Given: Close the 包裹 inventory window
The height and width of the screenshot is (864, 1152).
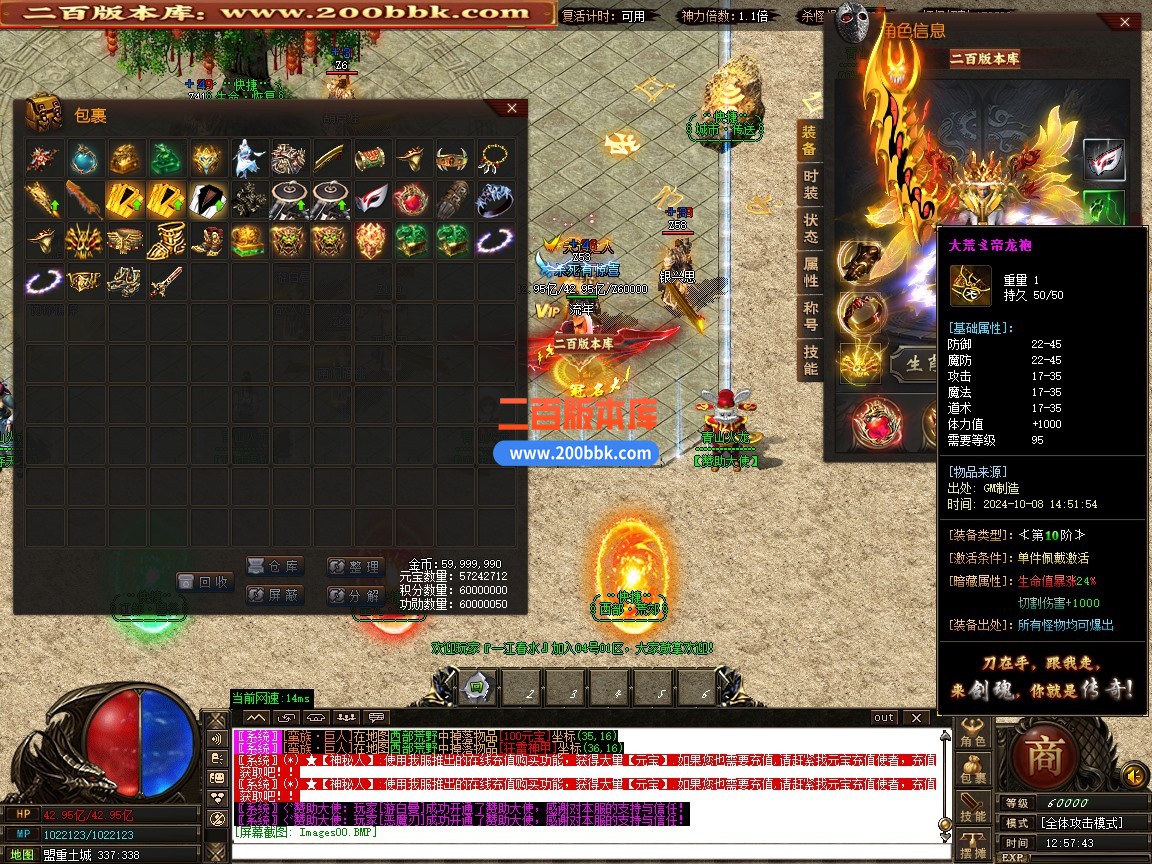Looking at the screenshot, I should click(511, 108).
